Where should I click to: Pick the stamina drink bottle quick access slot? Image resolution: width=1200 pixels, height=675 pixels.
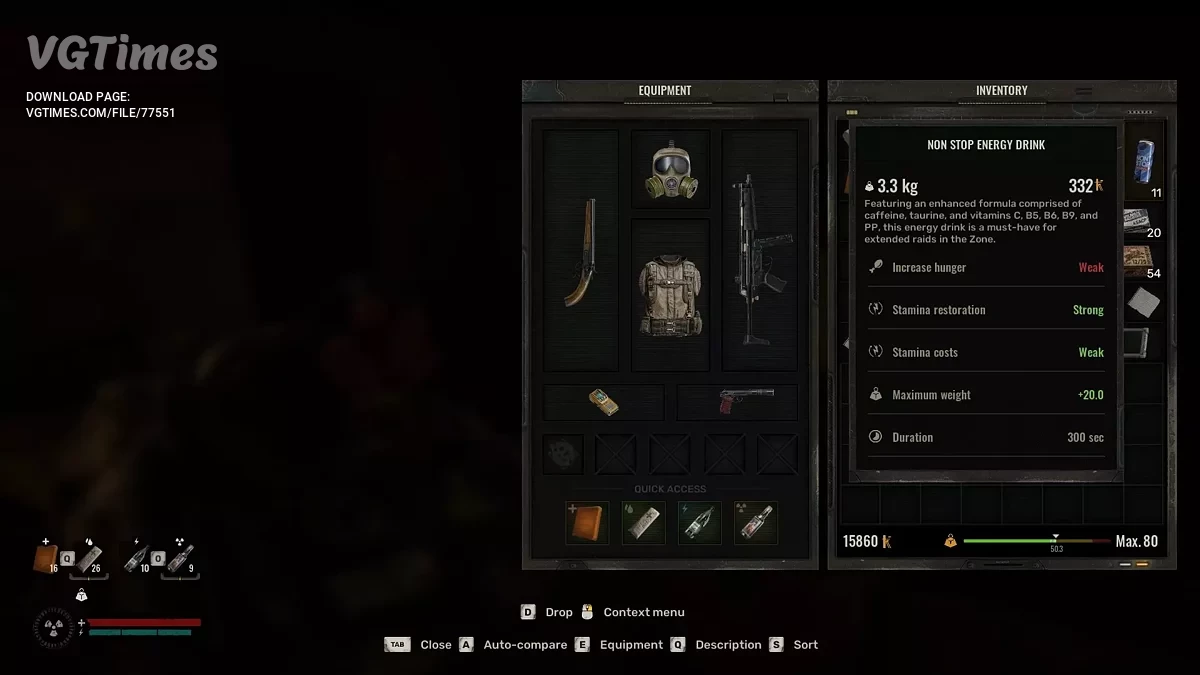[x=699, y=523]
